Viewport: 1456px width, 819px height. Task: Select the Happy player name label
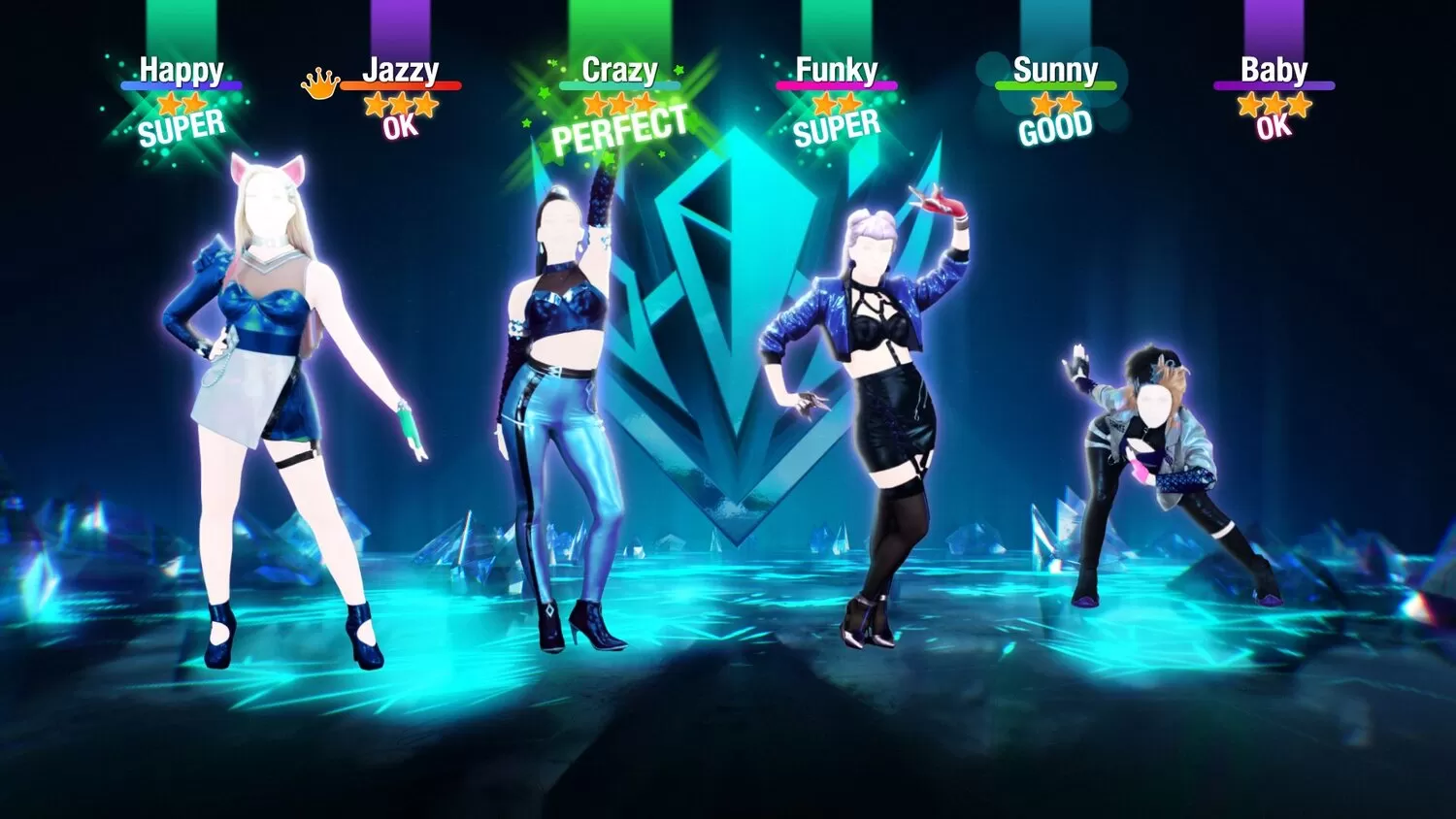(181, 69)
